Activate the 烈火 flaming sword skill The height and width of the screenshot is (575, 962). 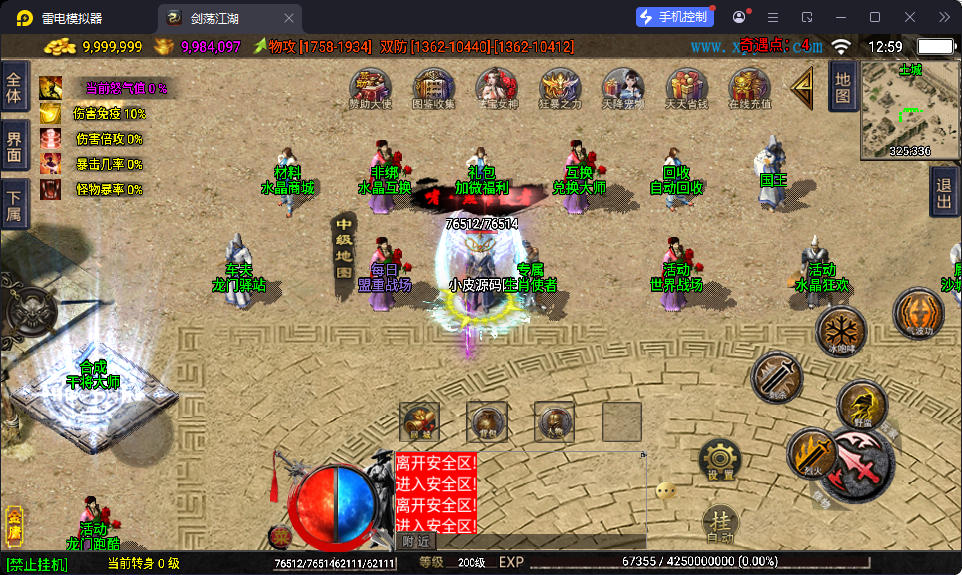click(810, 451)
